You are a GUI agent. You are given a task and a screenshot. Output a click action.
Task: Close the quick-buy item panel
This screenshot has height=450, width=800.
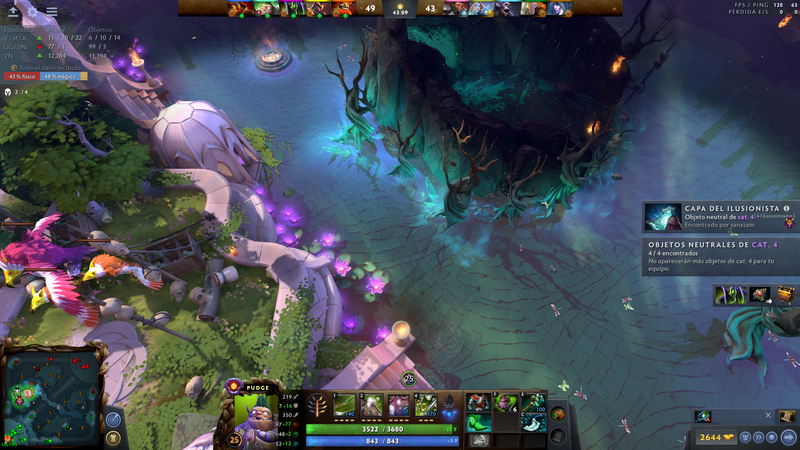coord(768,416)
